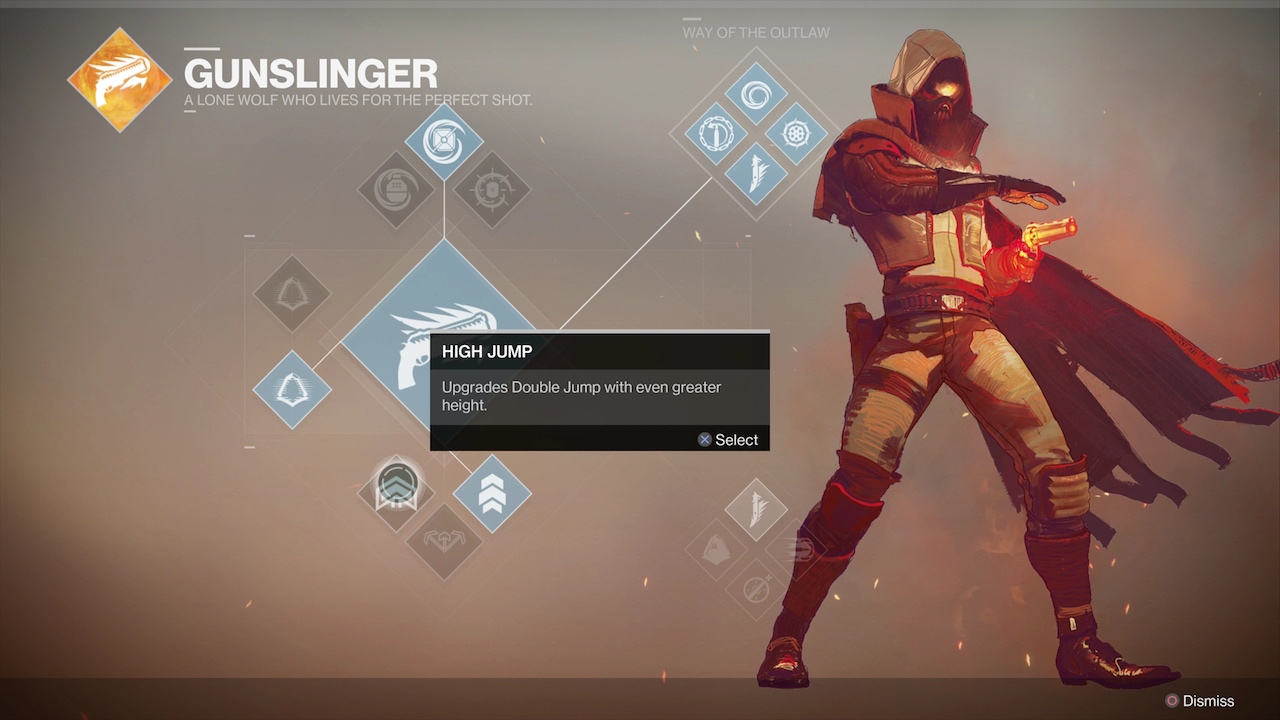
Task: Select the greyed-out class ability node
Action: point(291,293)
